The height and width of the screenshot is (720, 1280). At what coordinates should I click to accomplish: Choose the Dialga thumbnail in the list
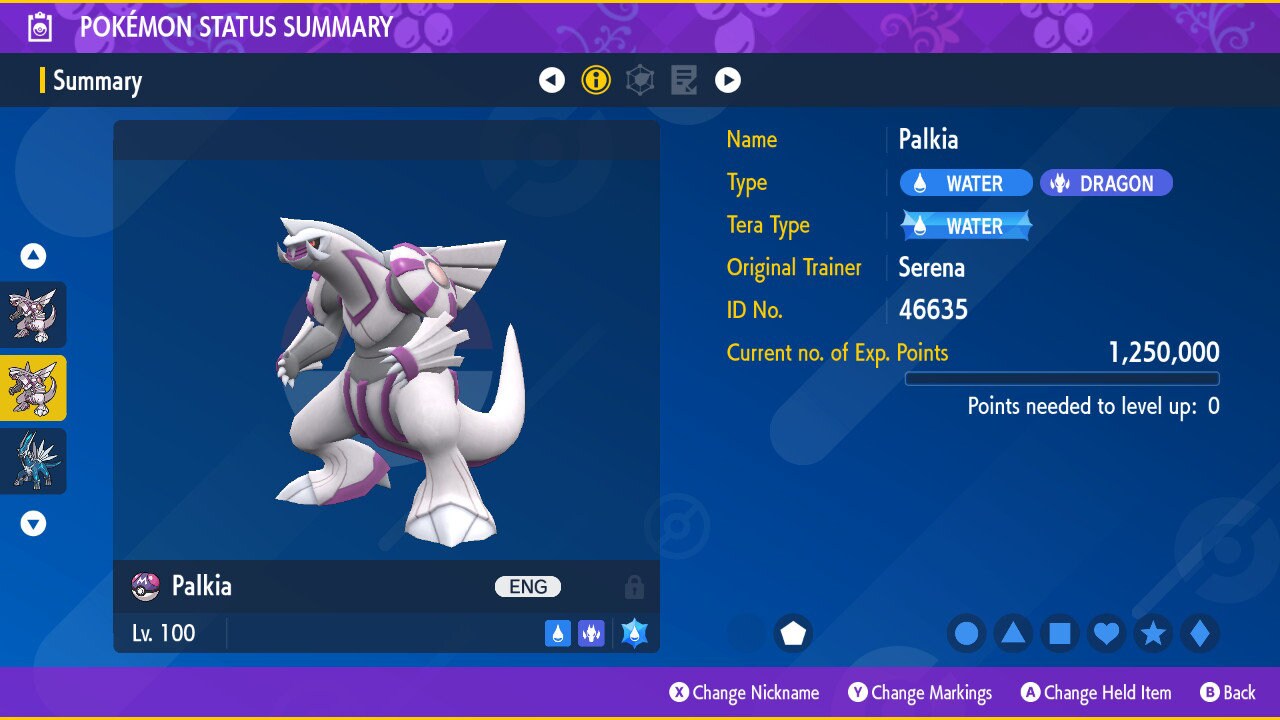click(33, 461)
